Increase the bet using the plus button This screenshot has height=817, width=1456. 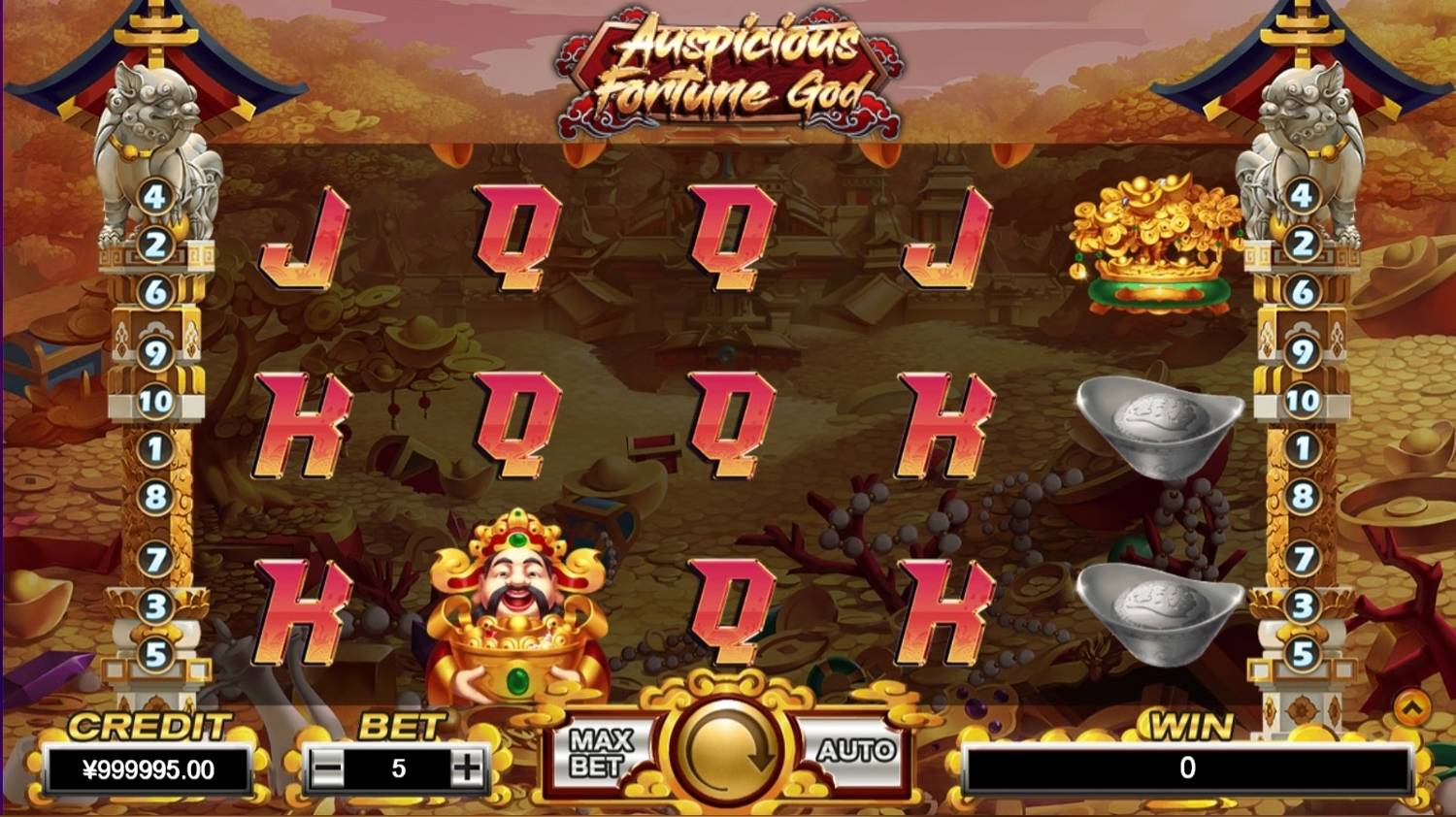pyautogui.click(x=465, y=766)
